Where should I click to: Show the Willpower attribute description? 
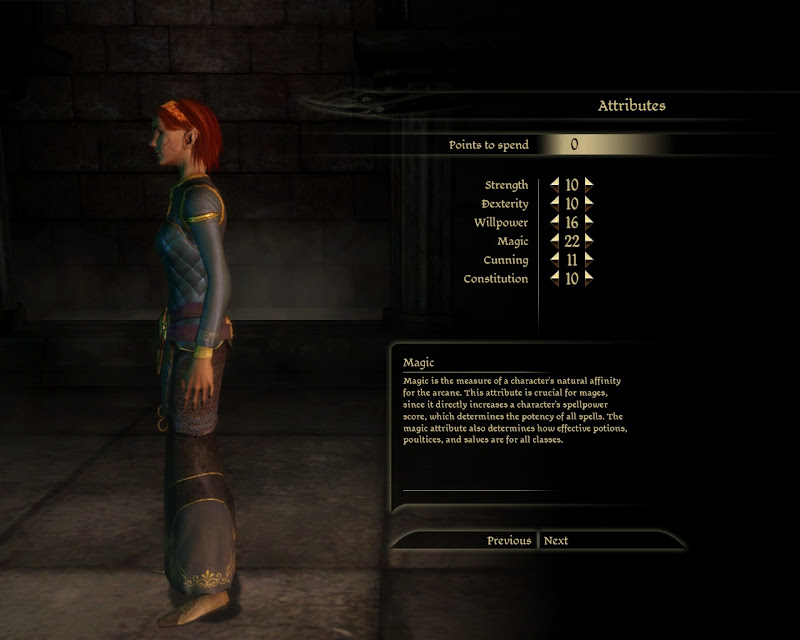[501, 222]
